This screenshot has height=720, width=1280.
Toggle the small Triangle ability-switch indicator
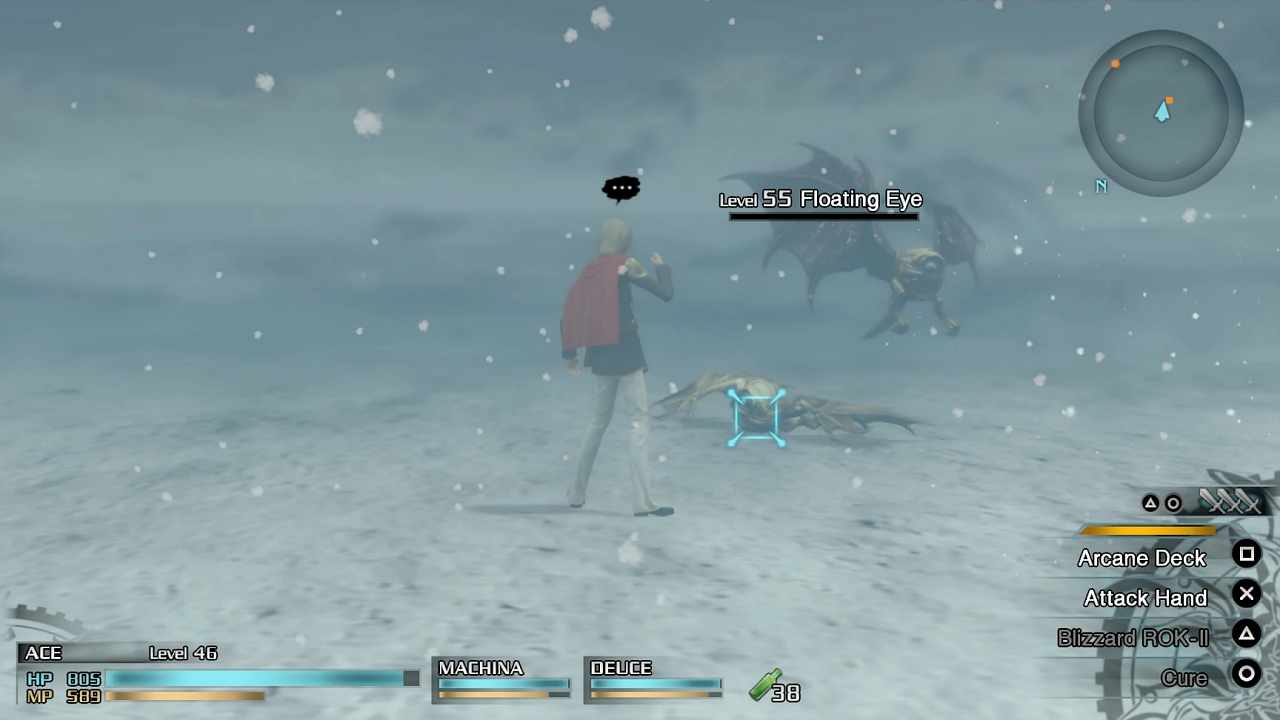[x=1150, y=503]
